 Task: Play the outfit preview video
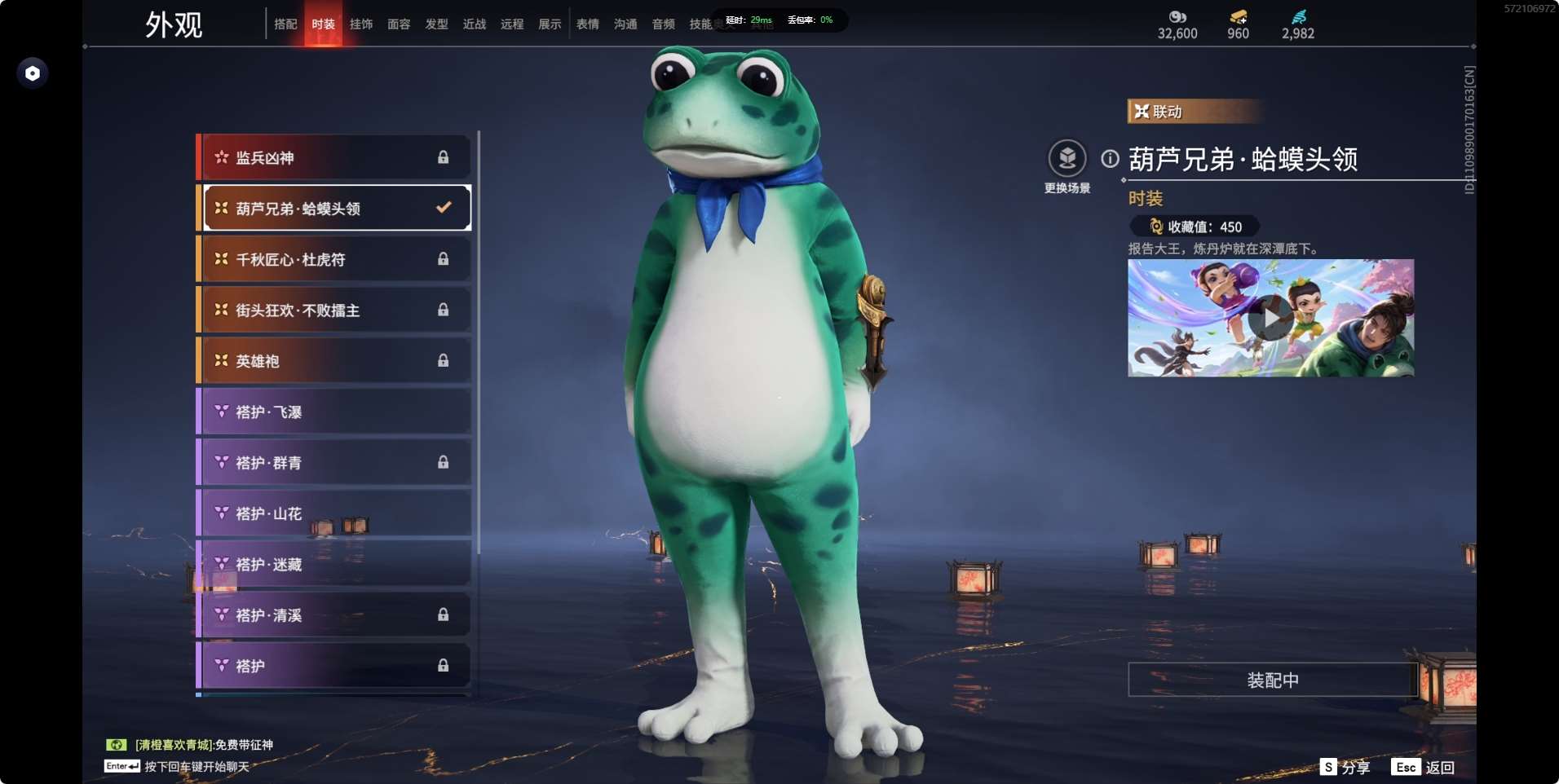(1270, 318)
